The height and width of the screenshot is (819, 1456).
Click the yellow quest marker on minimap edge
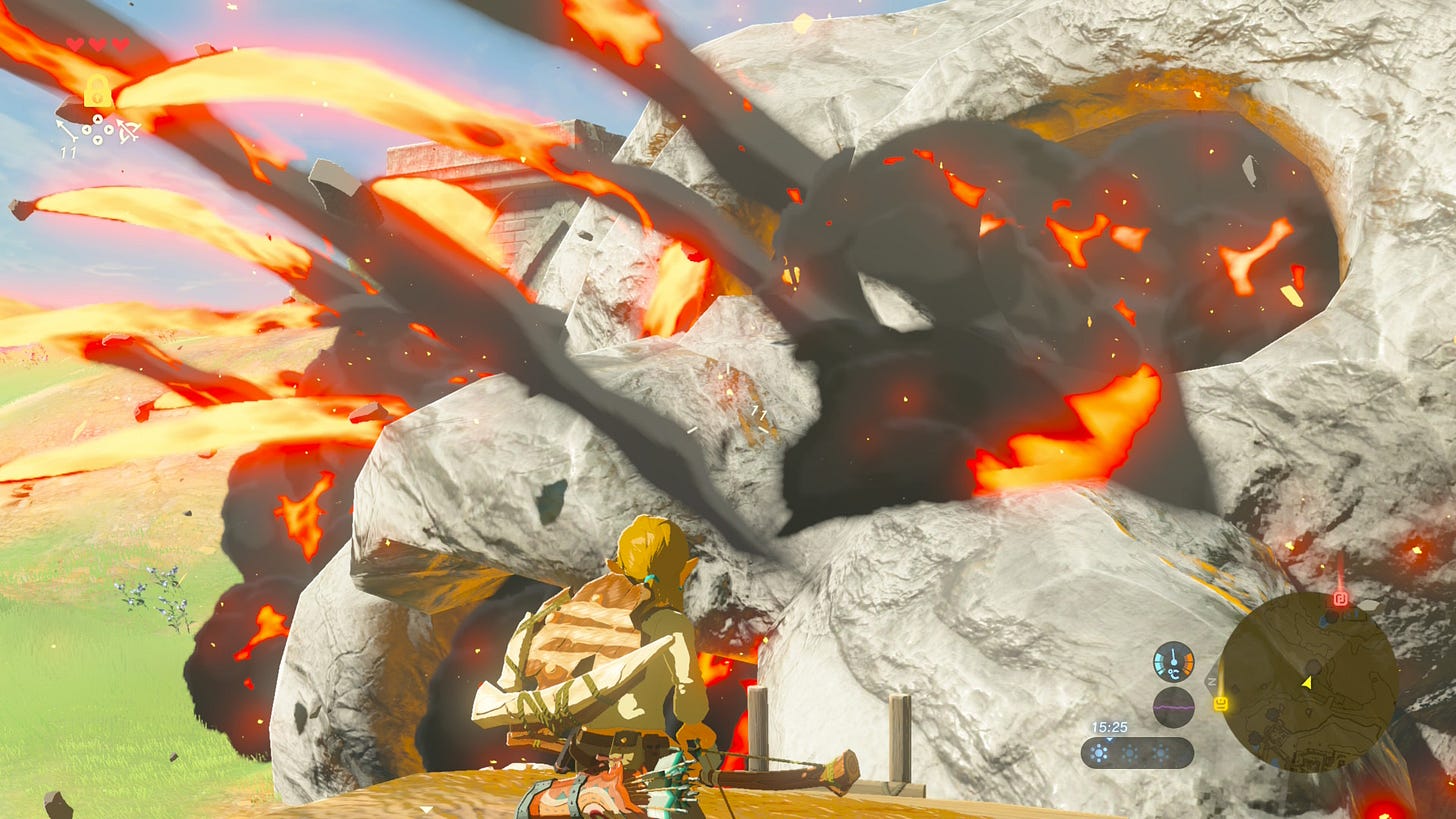tap(1221, 704)
